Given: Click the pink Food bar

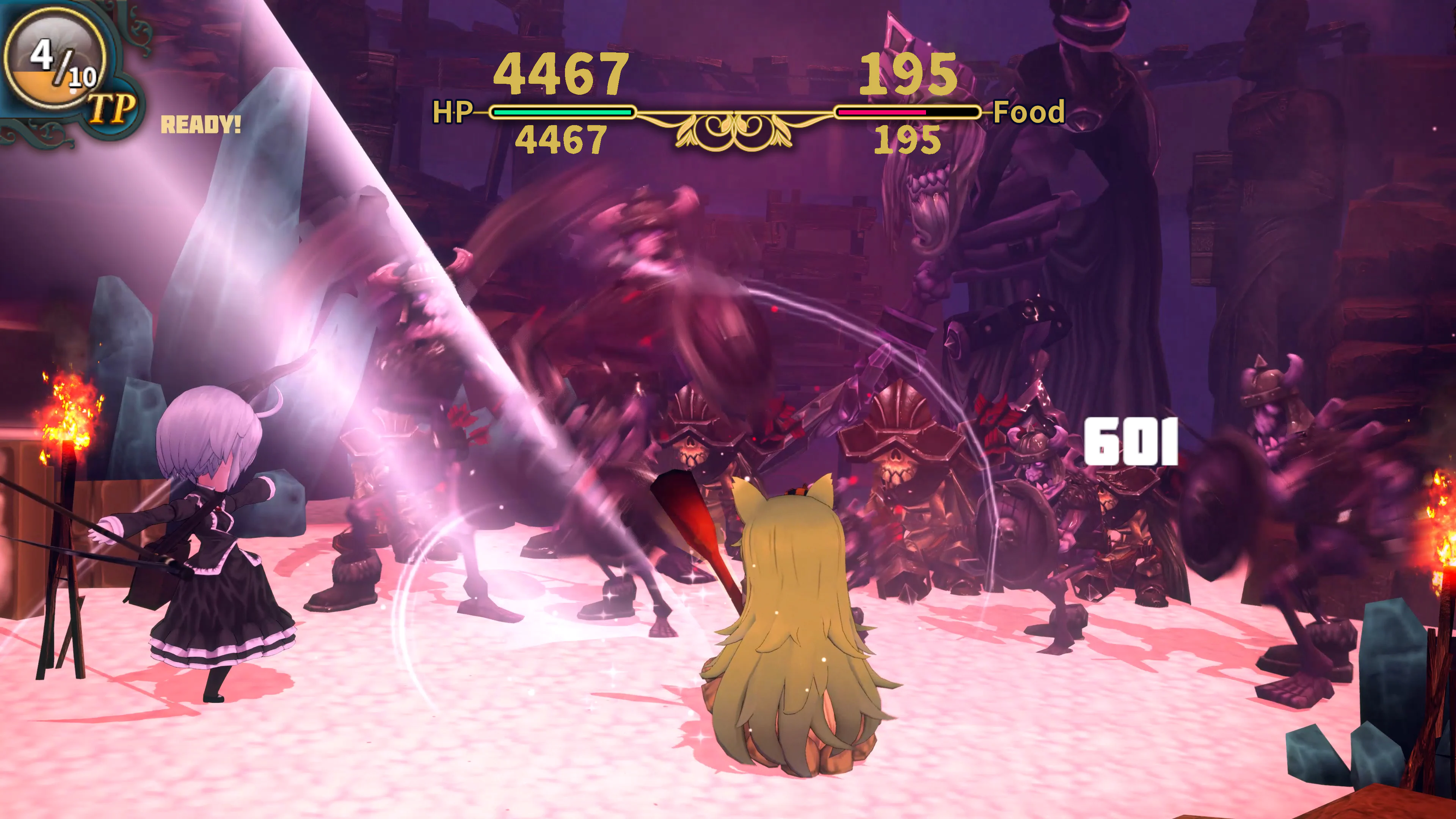Looking at the screenshot, I should click(882, 113).
